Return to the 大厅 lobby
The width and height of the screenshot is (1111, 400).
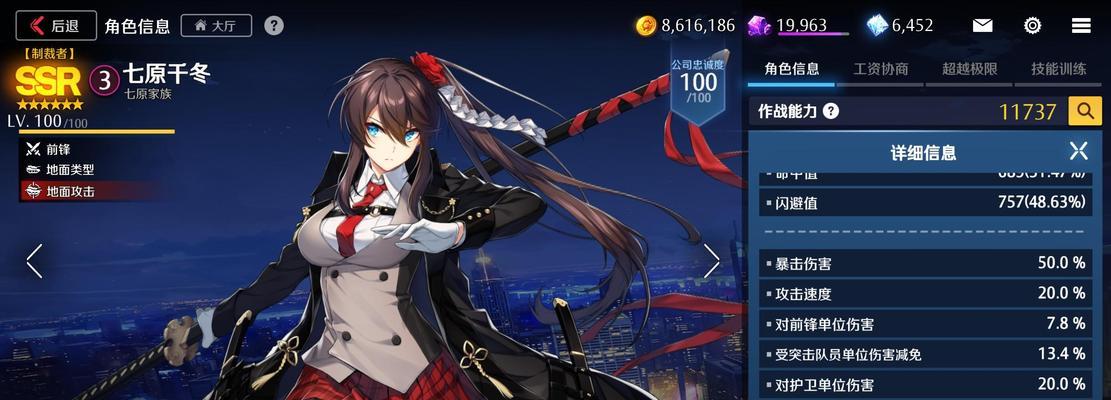216,25
